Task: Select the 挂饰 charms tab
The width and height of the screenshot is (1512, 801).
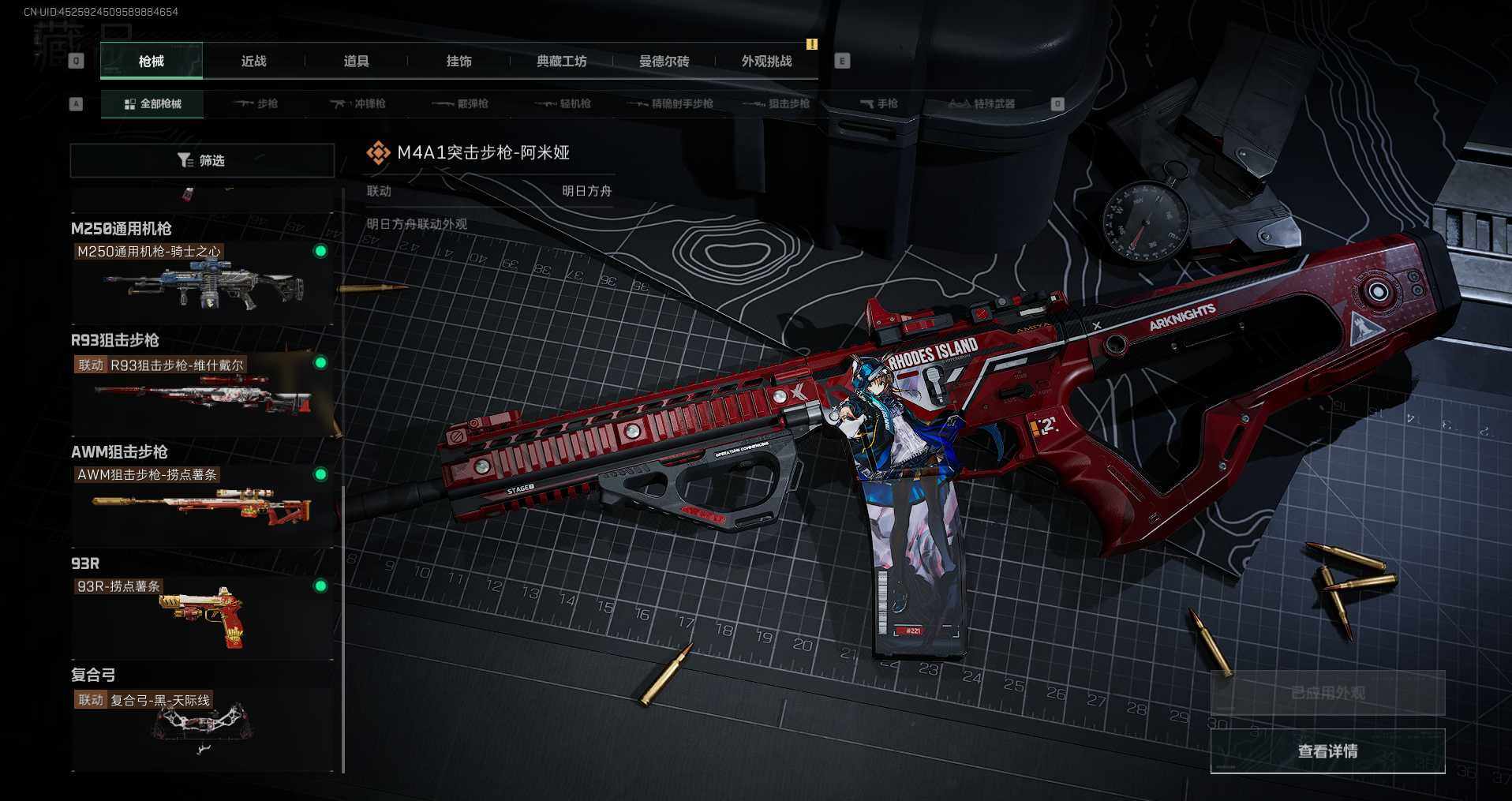Action: [x=458, y=62]
